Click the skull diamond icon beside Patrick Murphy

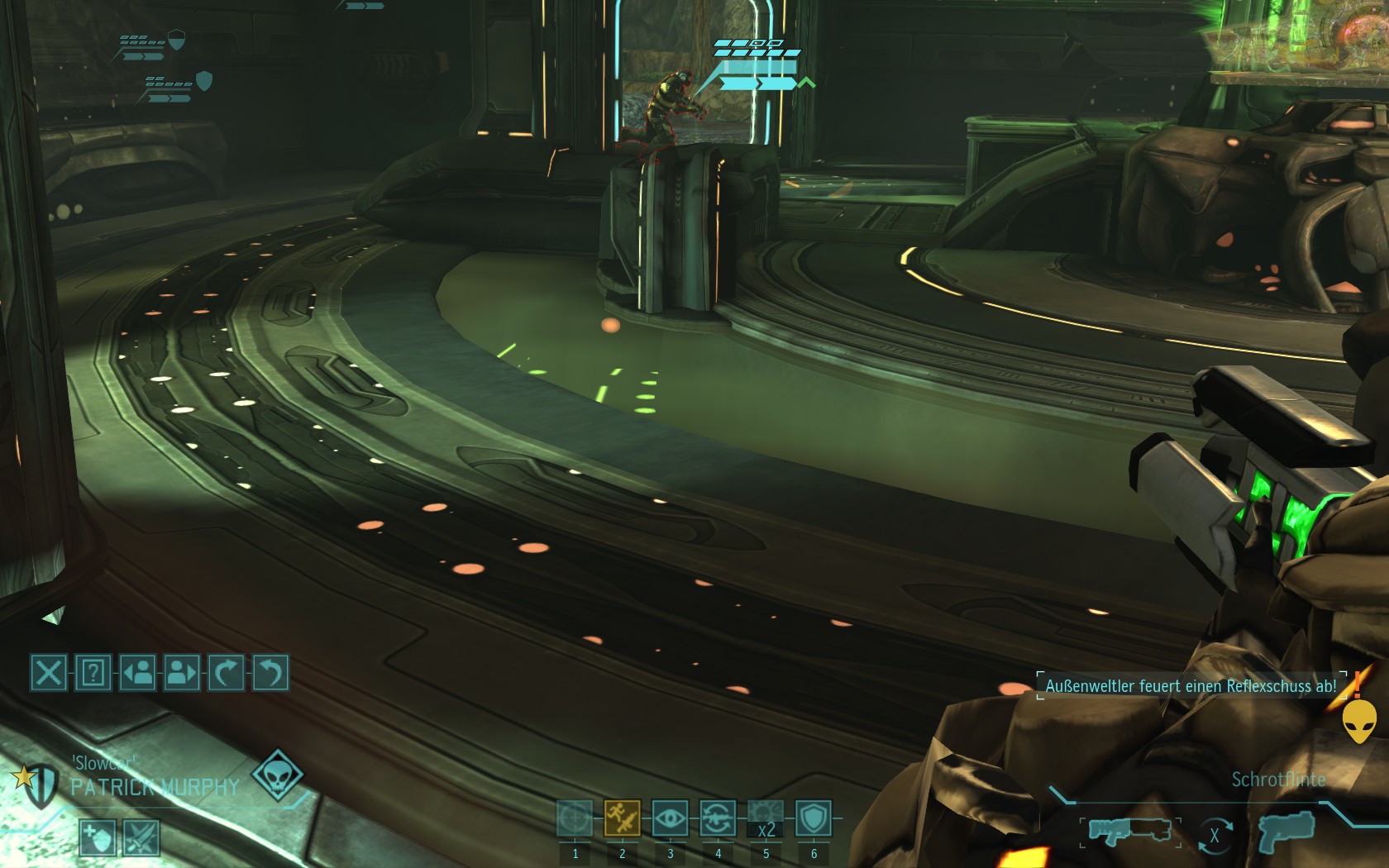pos(277,775)
